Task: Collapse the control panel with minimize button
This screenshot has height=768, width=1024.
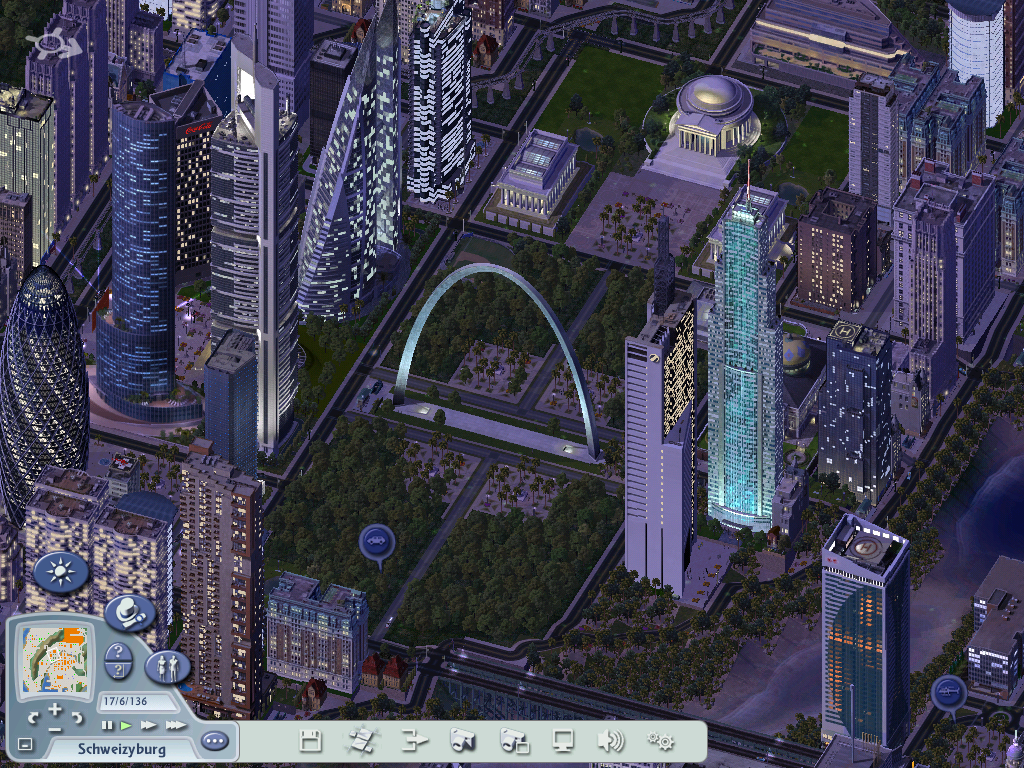Action: [x=25, y=745]
